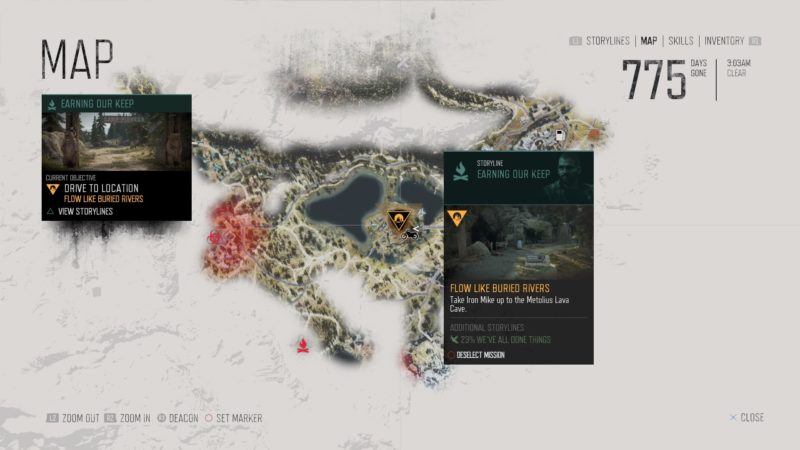Select the yellow mission marker on map

tap(398, 219)
